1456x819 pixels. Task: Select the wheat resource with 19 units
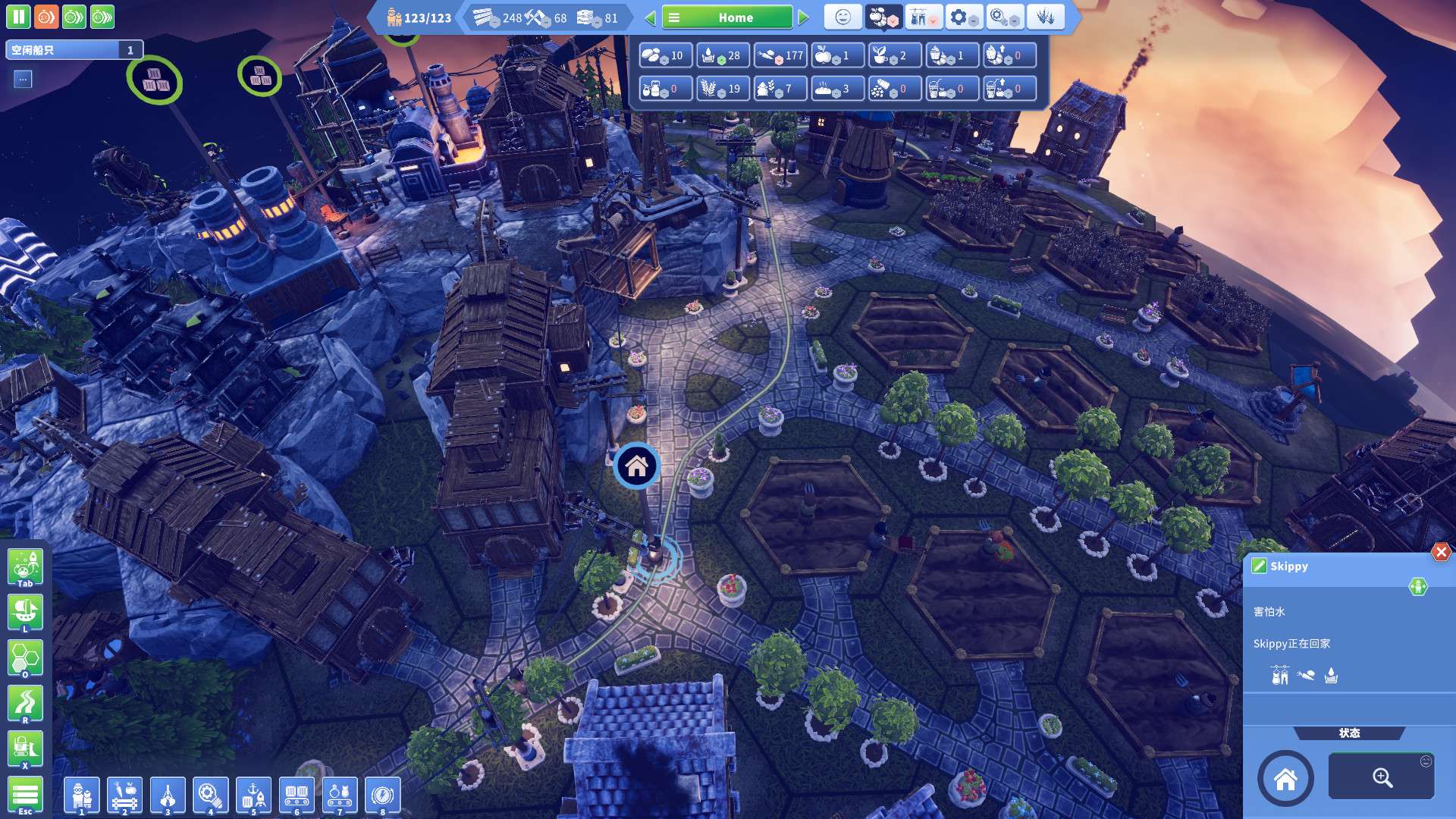pos(722,89)
